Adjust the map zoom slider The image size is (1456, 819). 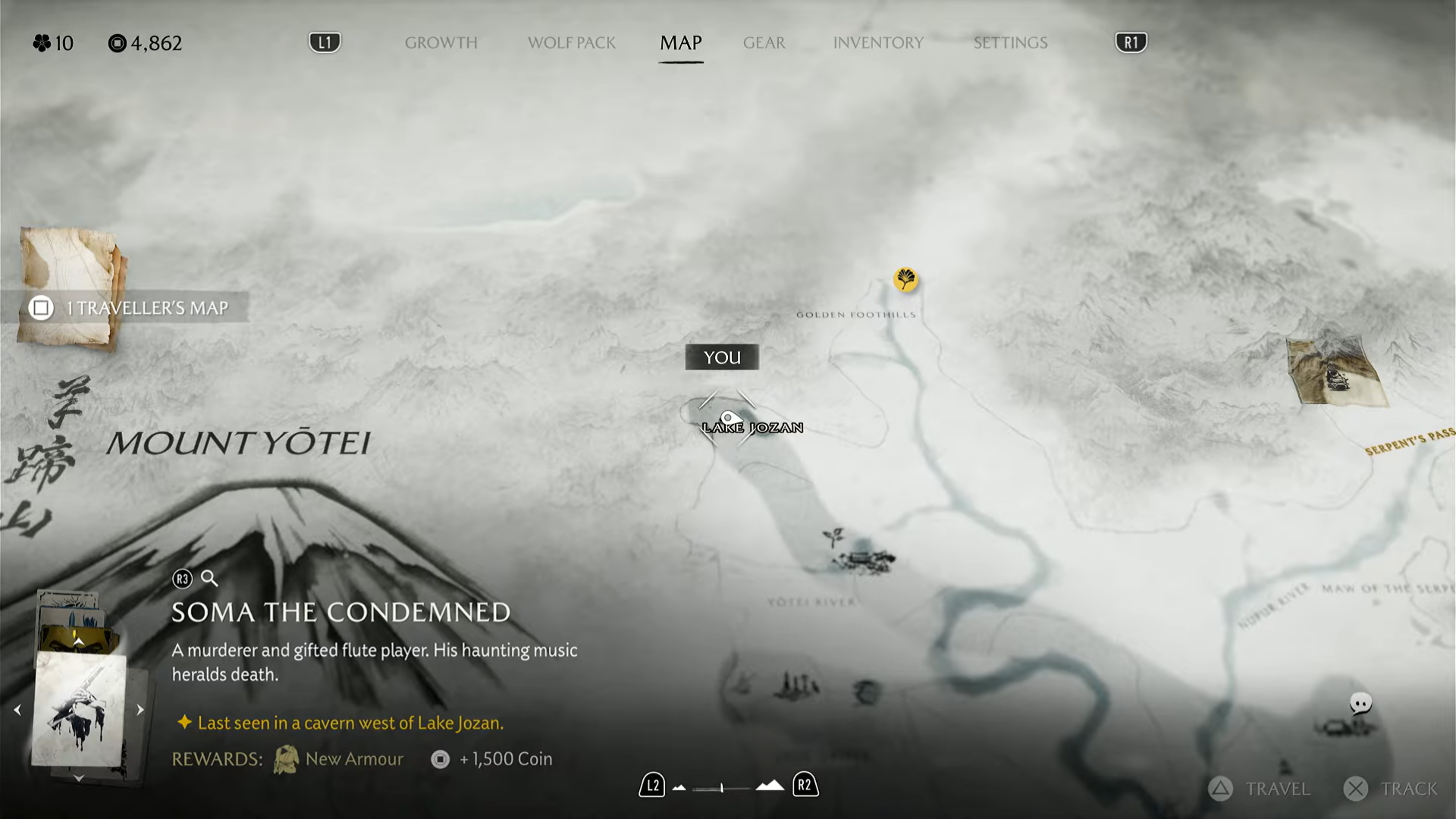click(721, 788)
